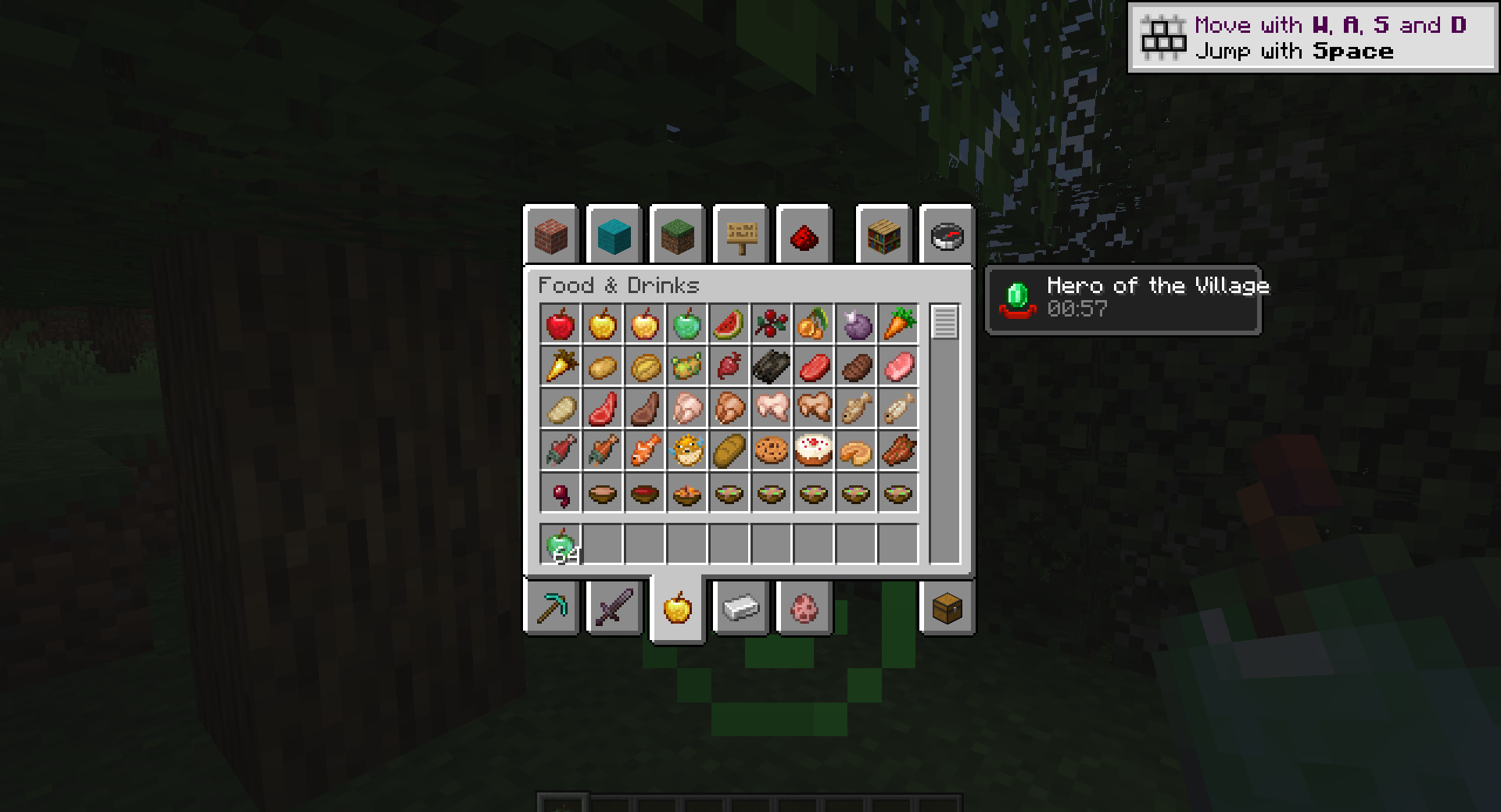Click the item list scrollbar
1501x812 pixels.
pyautogui.click(x=945, y=320)
